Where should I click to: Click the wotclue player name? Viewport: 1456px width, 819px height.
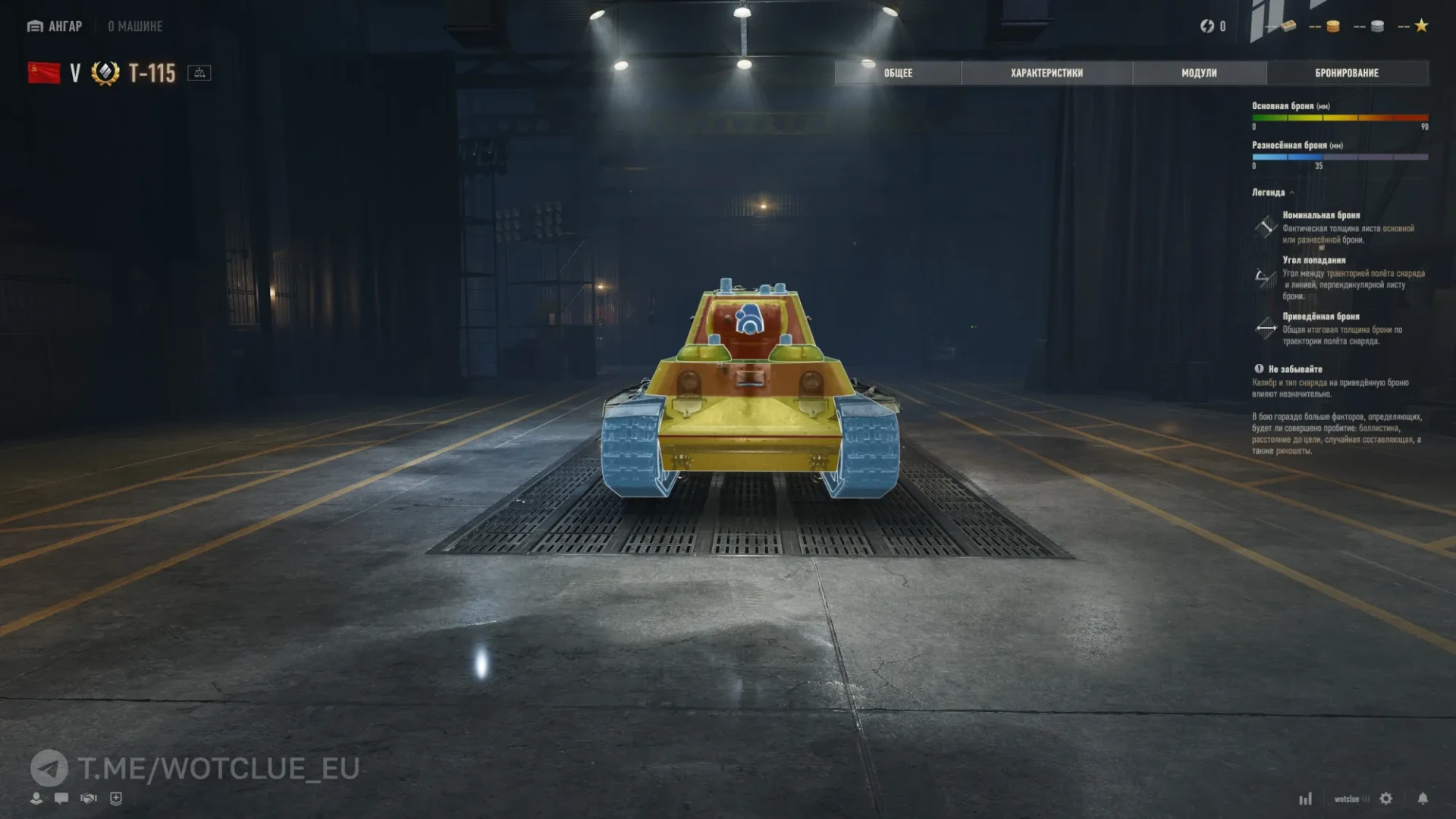click(x=1347, y=799)
